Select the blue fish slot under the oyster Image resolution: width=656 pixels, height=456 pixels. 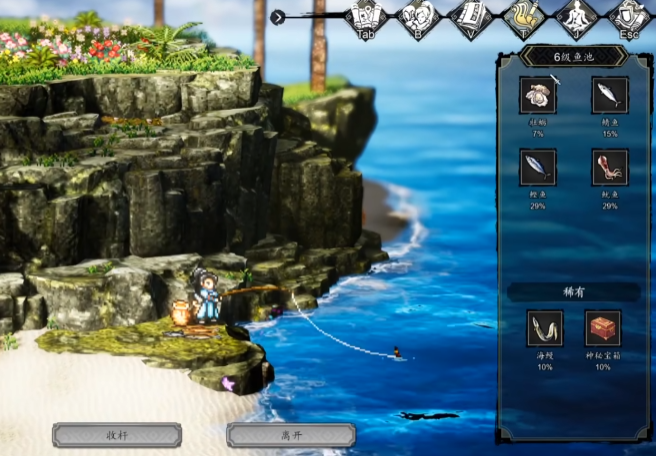pyautogui.click(x=538, y=167)
